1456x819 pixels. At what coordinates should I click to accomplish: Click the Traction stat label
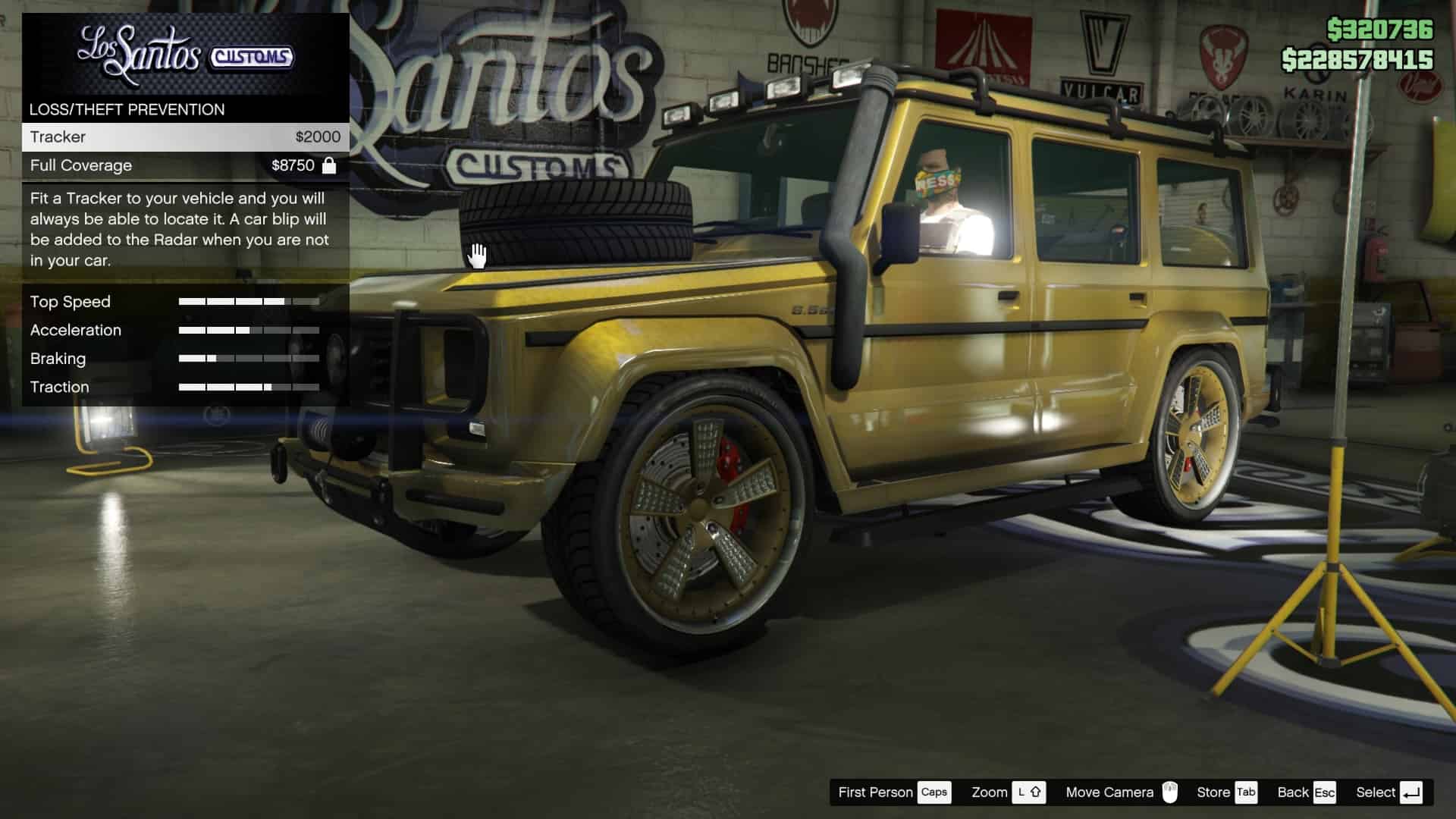(59, 387)
